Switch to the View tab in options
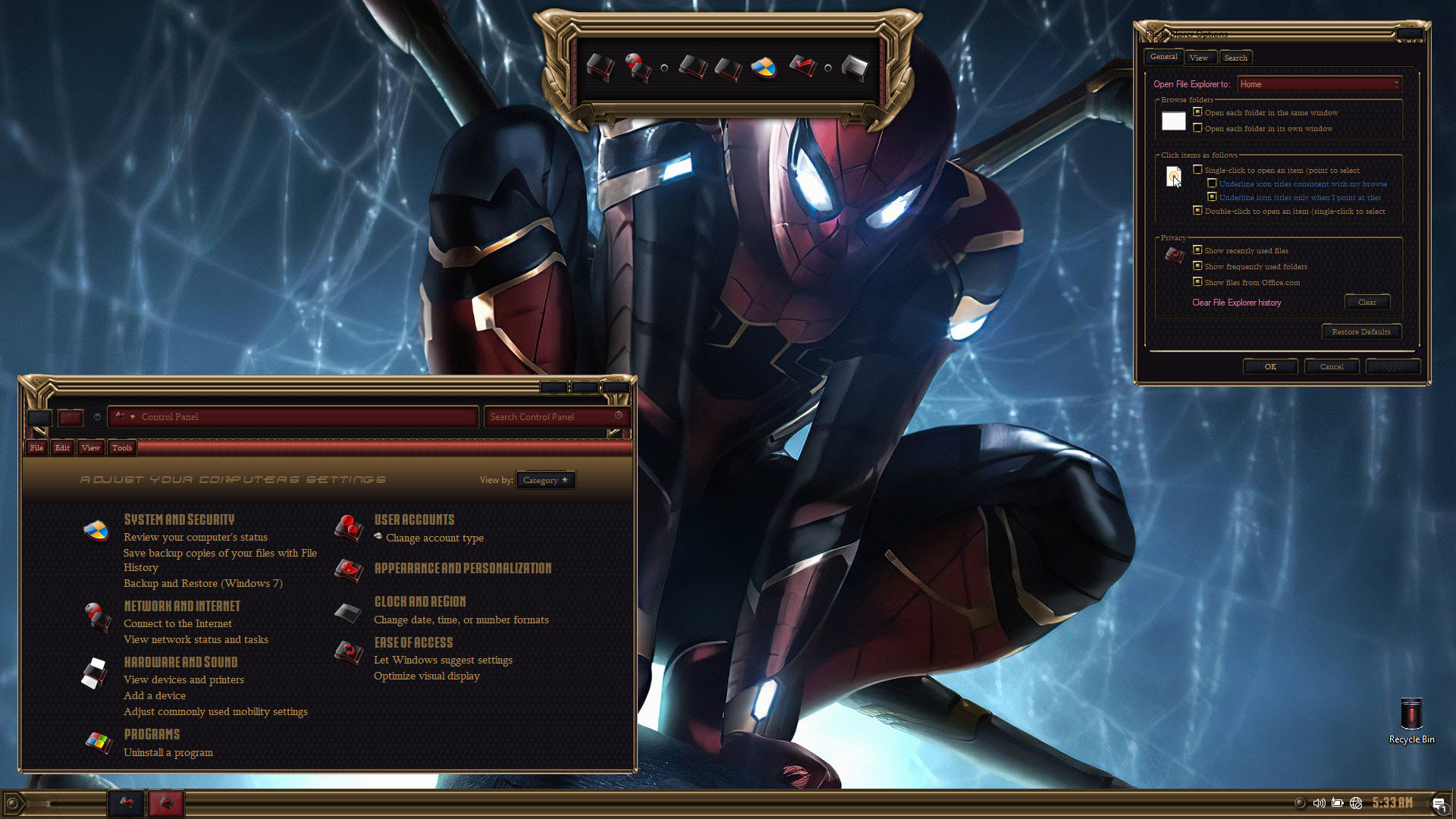 [x=1198, y=58]
